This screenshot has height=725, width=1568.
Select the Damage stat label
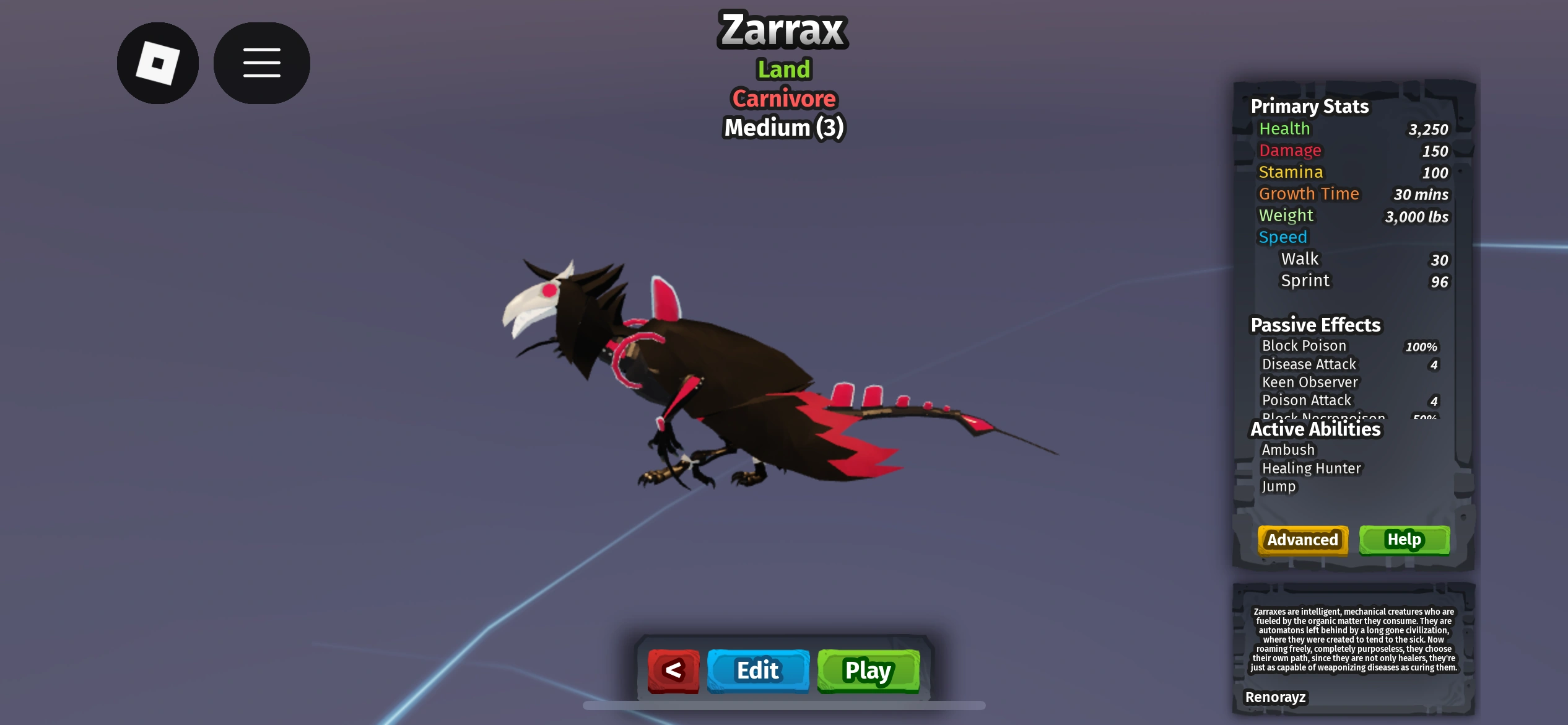coord(1290,151)
